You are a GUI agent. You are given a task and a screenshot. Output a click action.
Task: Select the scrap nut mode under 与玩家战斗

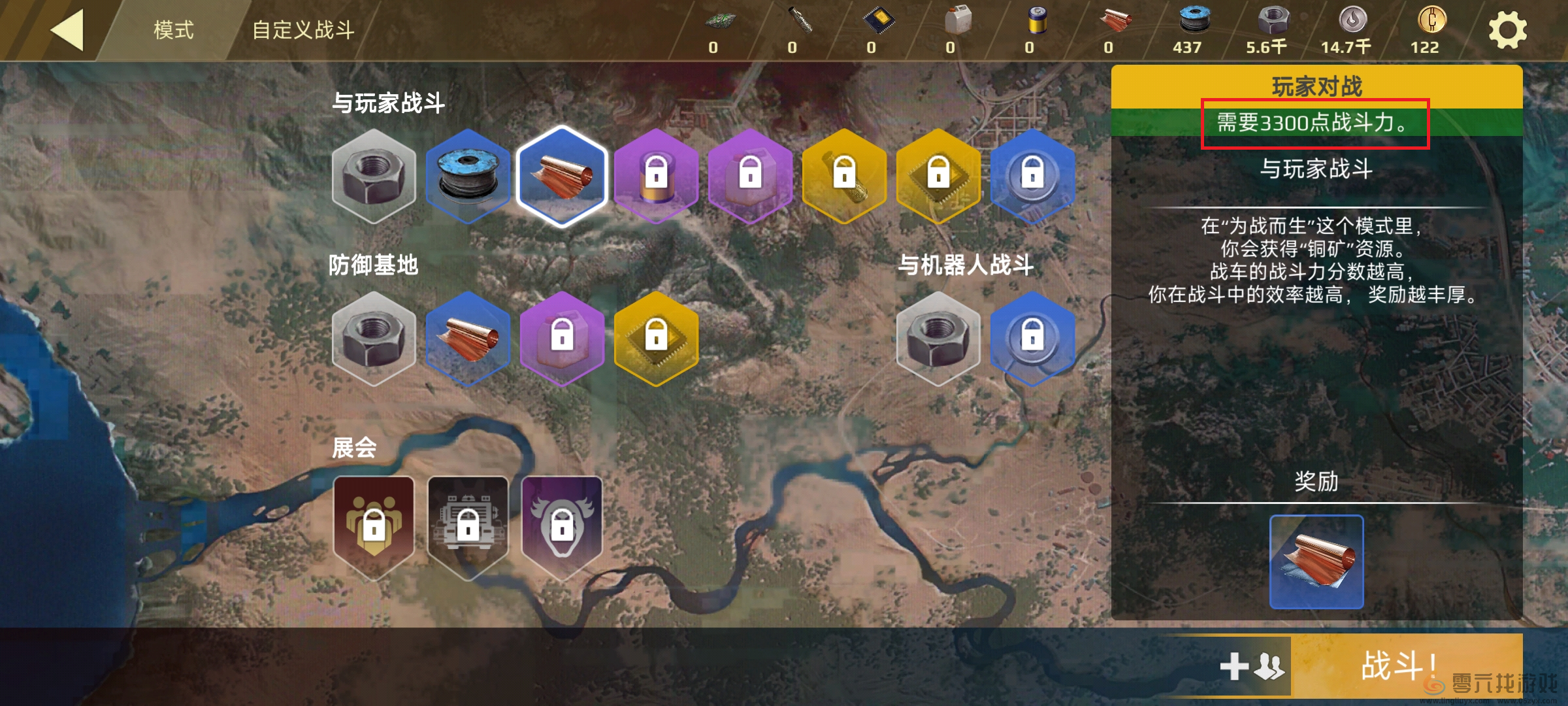(x=374, y=176)
